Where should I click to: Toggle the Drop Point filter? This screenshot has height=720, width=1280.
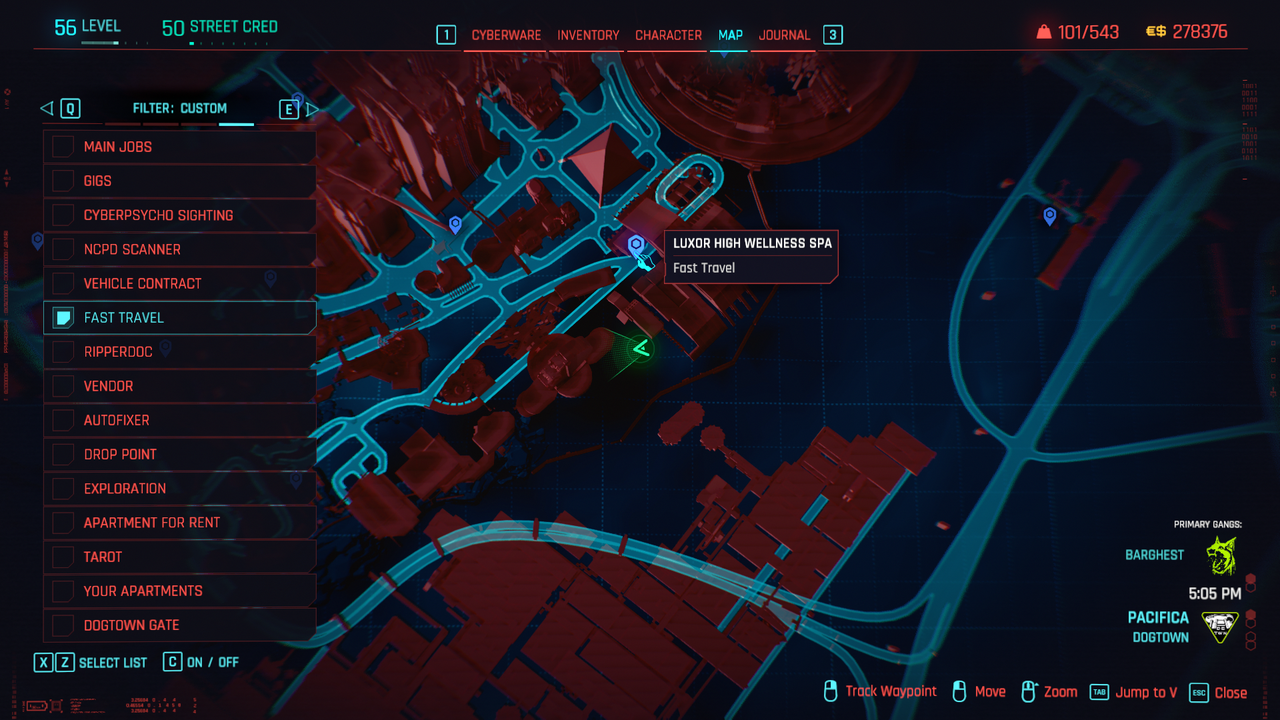(63, 454)
